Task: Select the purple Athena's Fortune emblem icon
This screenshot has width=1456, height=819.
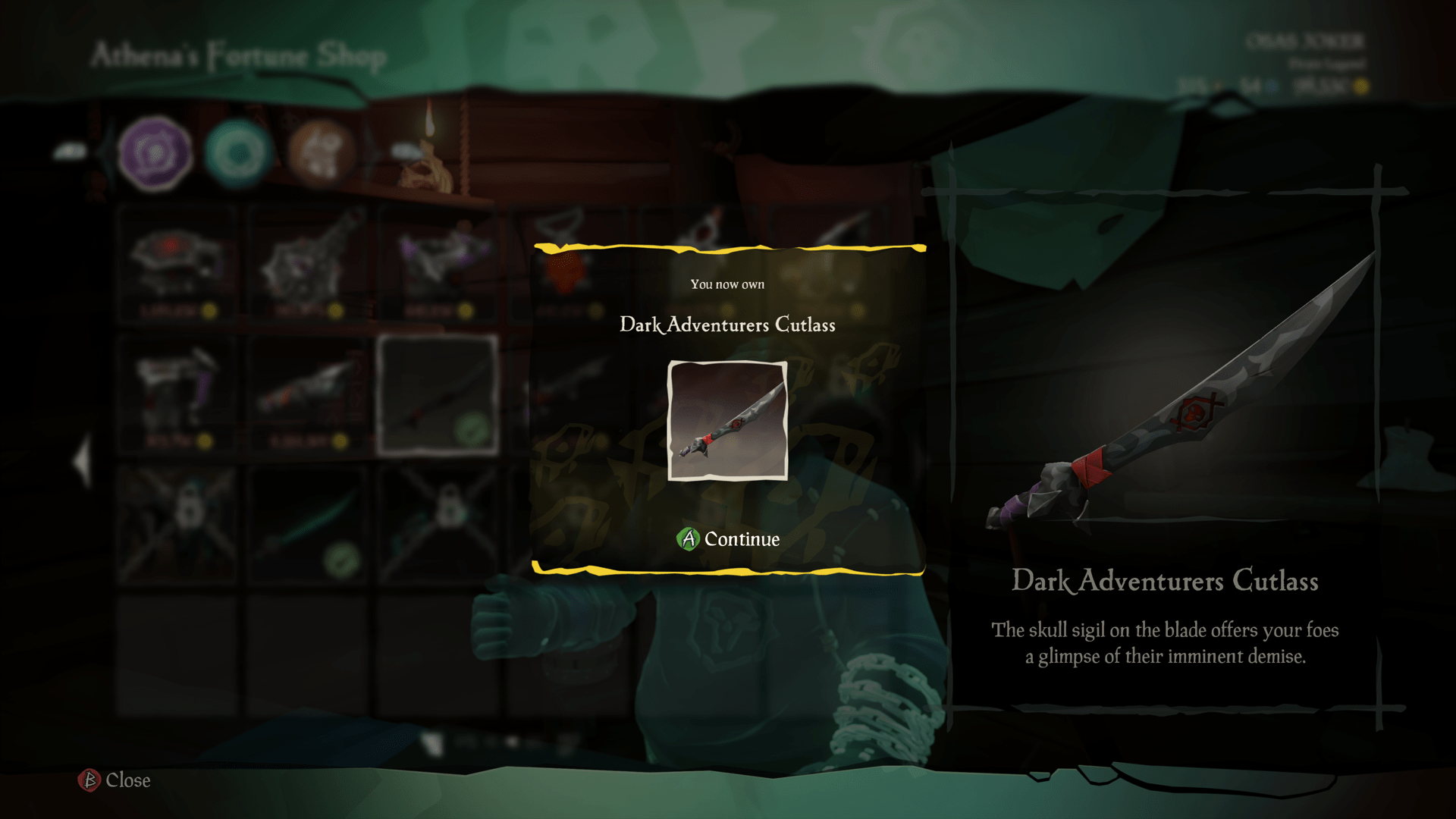Action: 155,153
